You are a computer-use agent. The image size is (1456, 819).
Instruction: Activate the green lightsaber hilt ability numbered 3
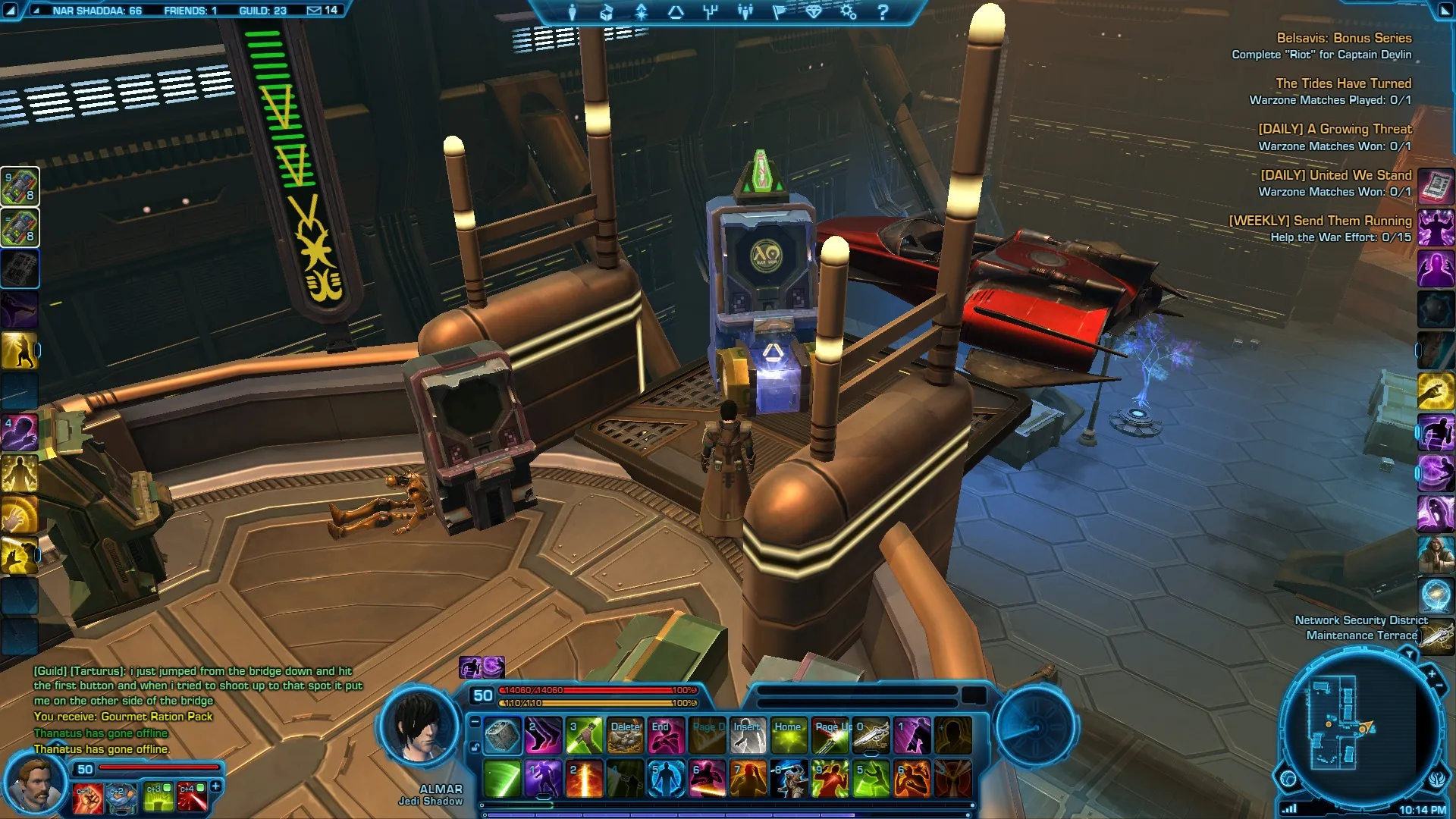tap(584, 736)
